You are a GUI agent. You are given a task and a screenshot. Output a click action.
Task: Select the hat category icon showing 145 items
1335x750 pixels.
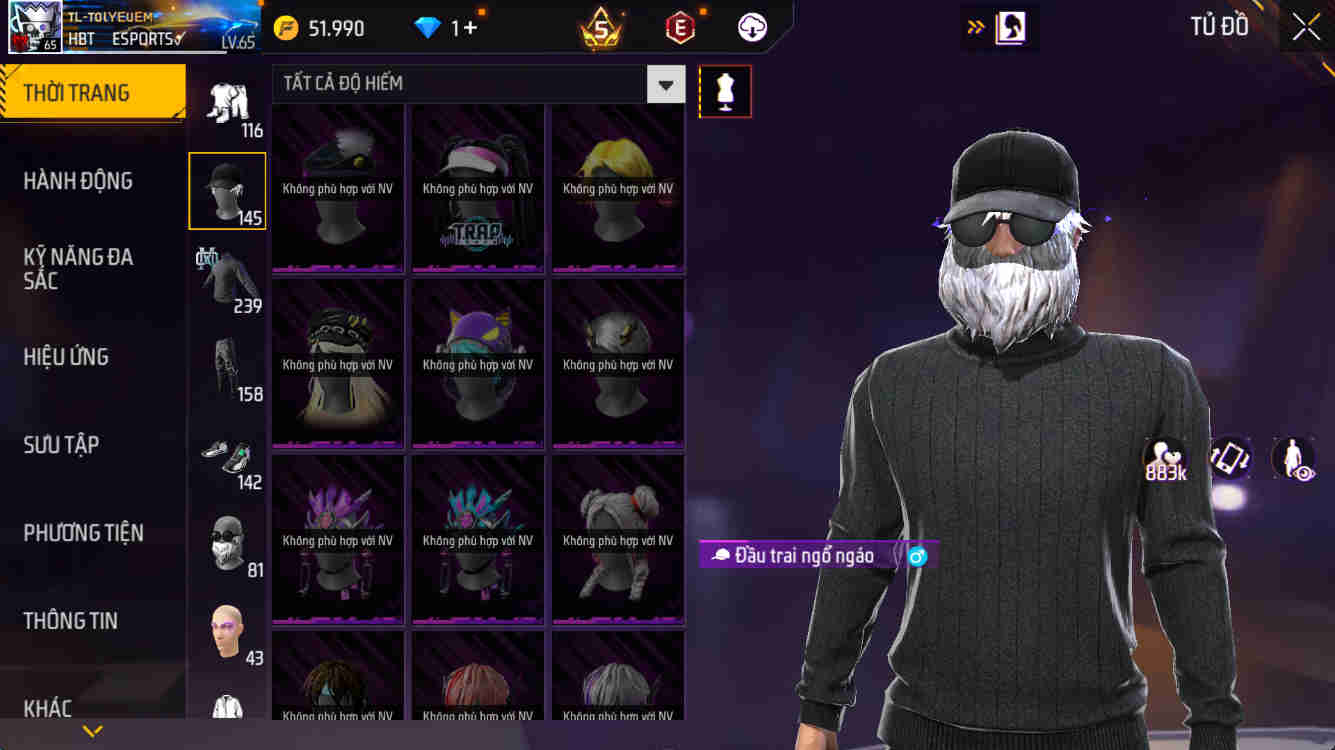pyautogui.click(x=227, y=190)
